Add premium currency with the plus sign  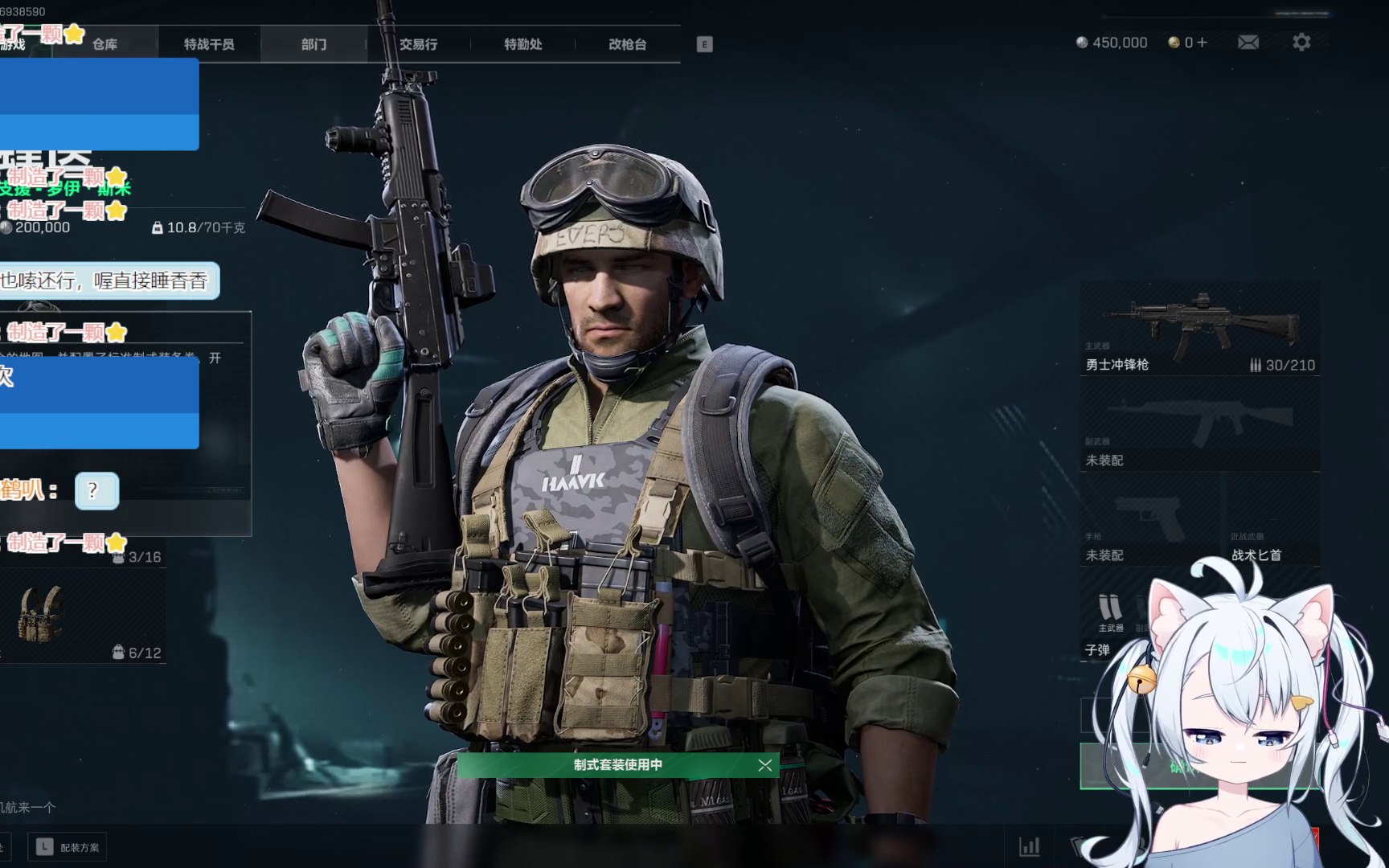pos(1202,43)
